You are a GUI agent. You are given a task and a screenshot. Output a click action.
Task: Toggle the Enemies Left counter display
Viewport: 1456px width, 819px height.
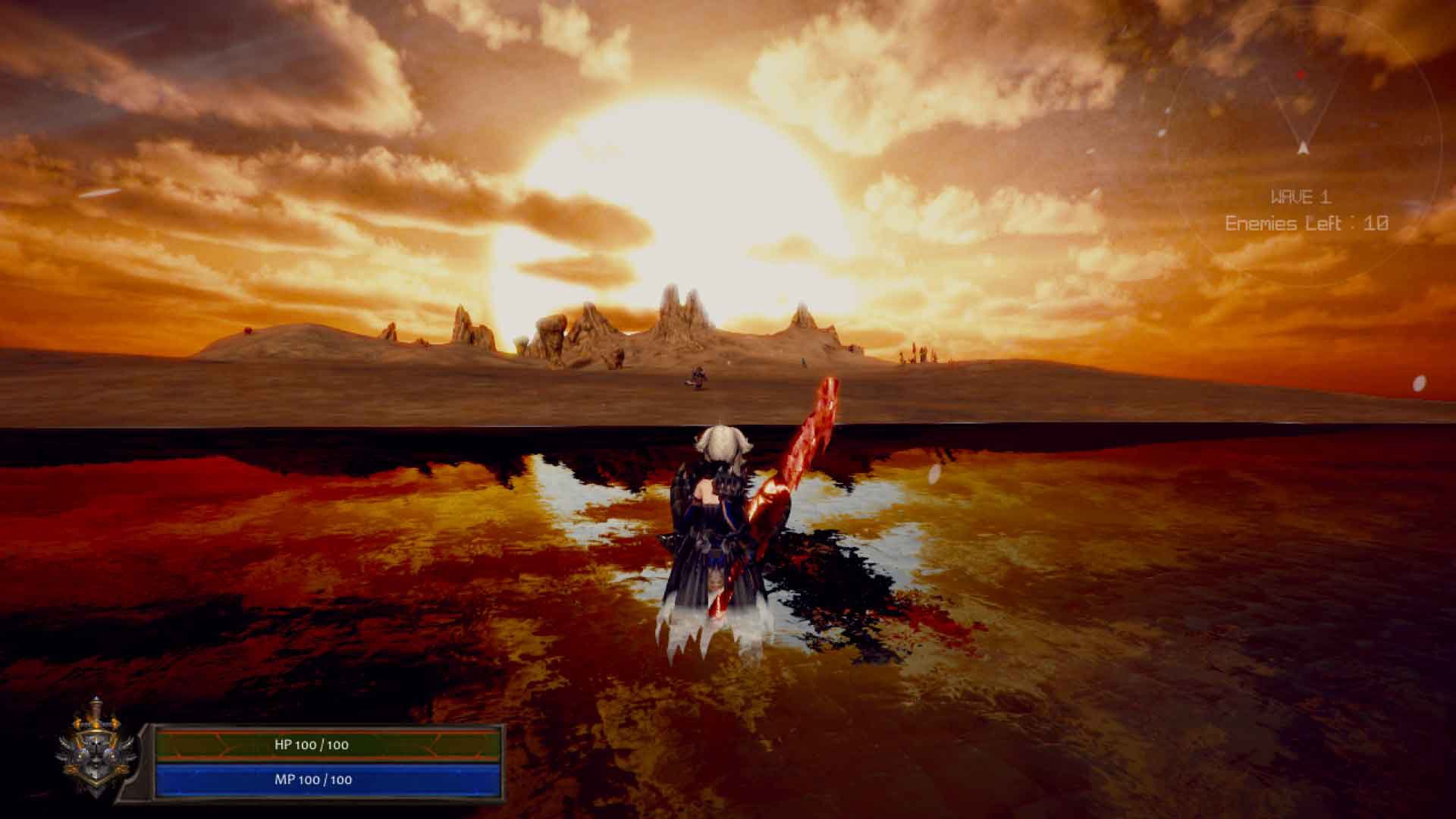[1307, 222]
